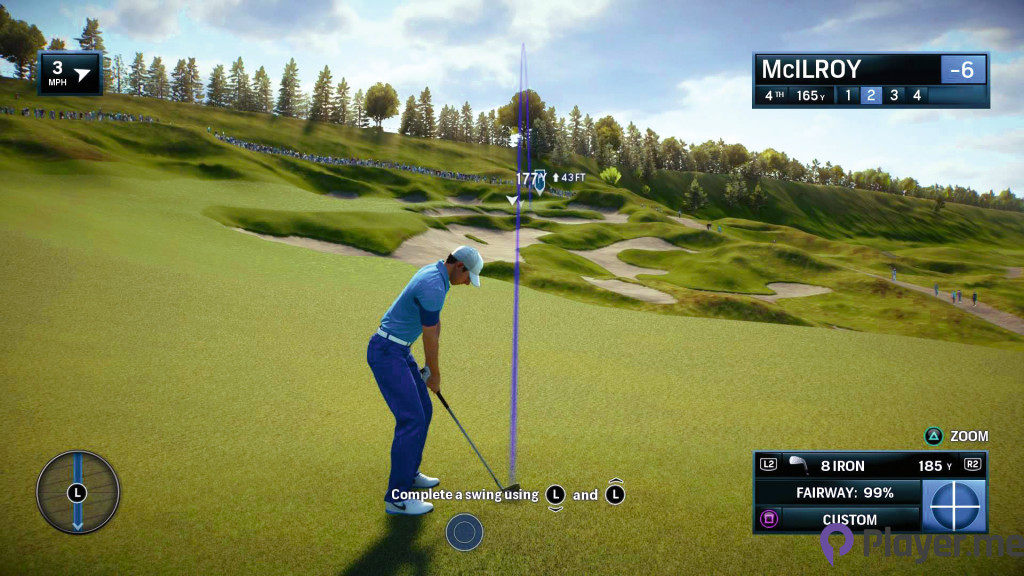1024x576 pixels.
Task: Click the circular swing meter
Action: (x=78, y=492)
